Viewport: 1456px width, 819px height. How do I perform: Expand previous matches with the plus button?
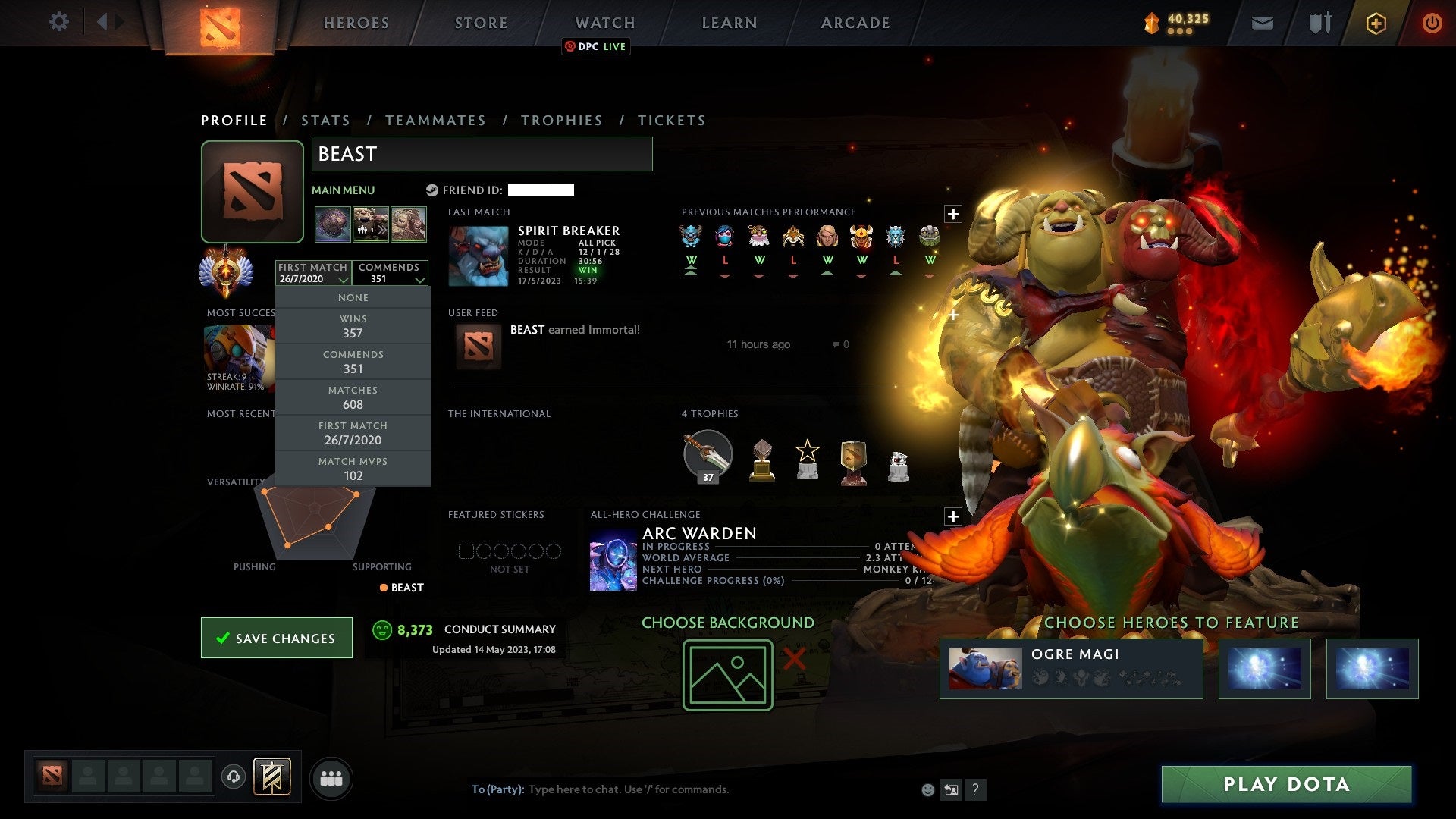[x=953, y=213]
